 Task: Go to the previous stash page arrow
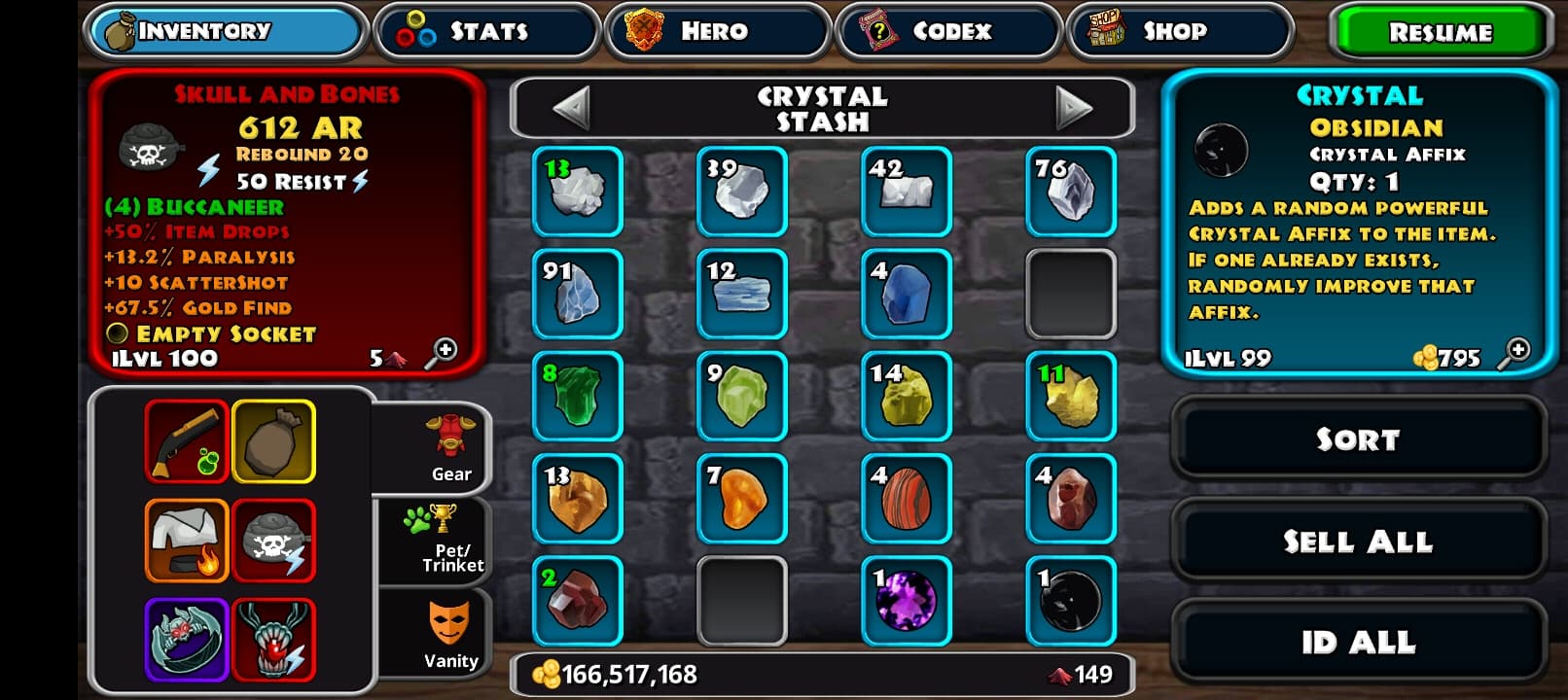[572, 107]
